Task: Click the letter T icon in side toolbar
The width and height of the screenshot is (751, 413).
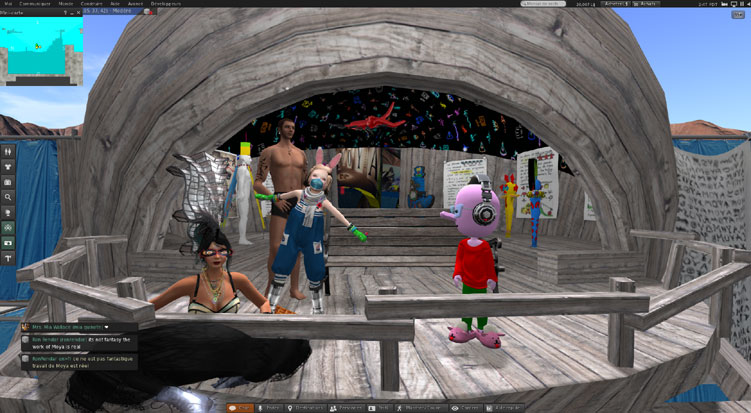Action: [9, 258]
